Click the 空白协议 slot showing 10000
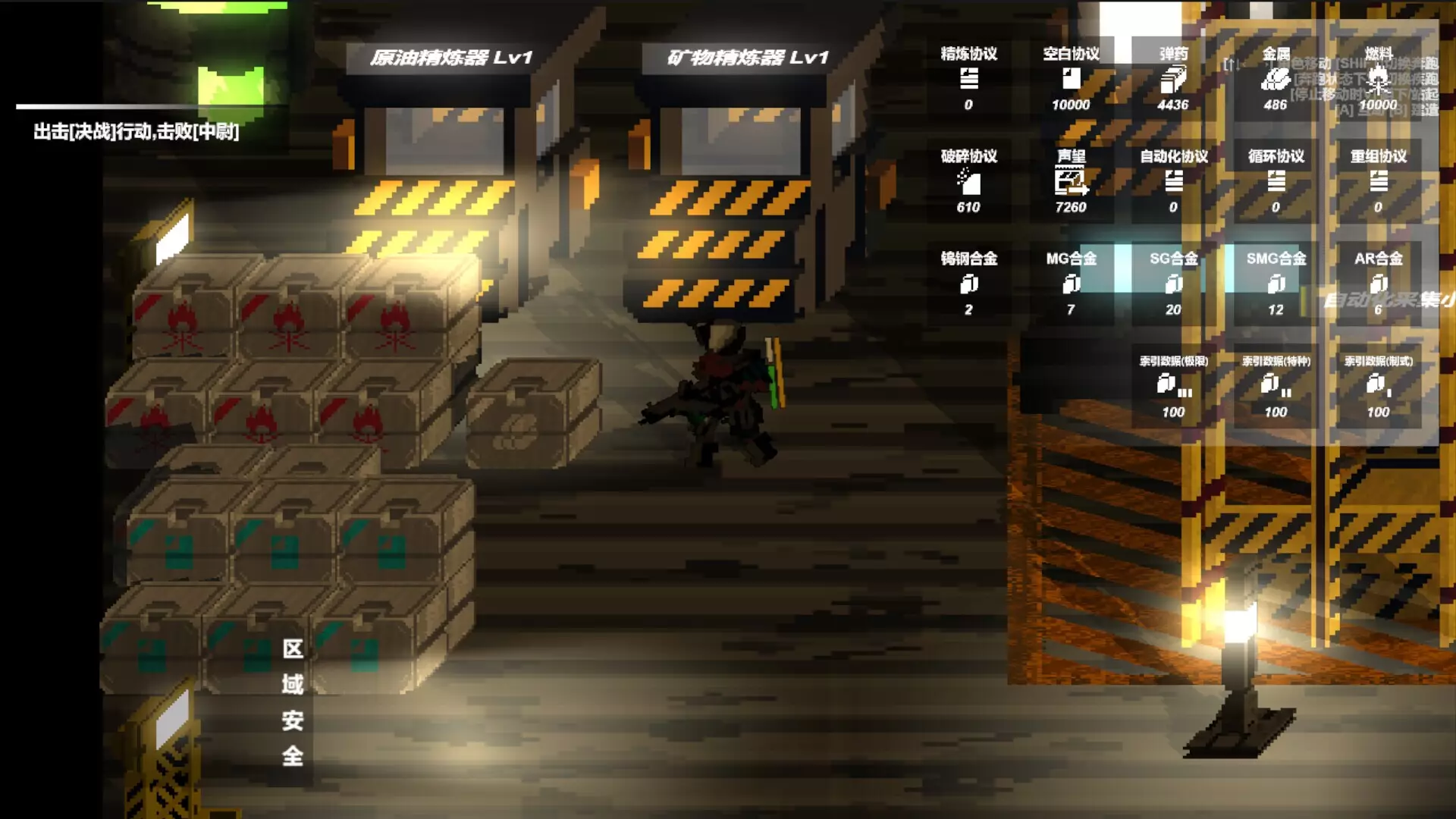Viewport: 1456px width, 819px height. coord(1071,79)
